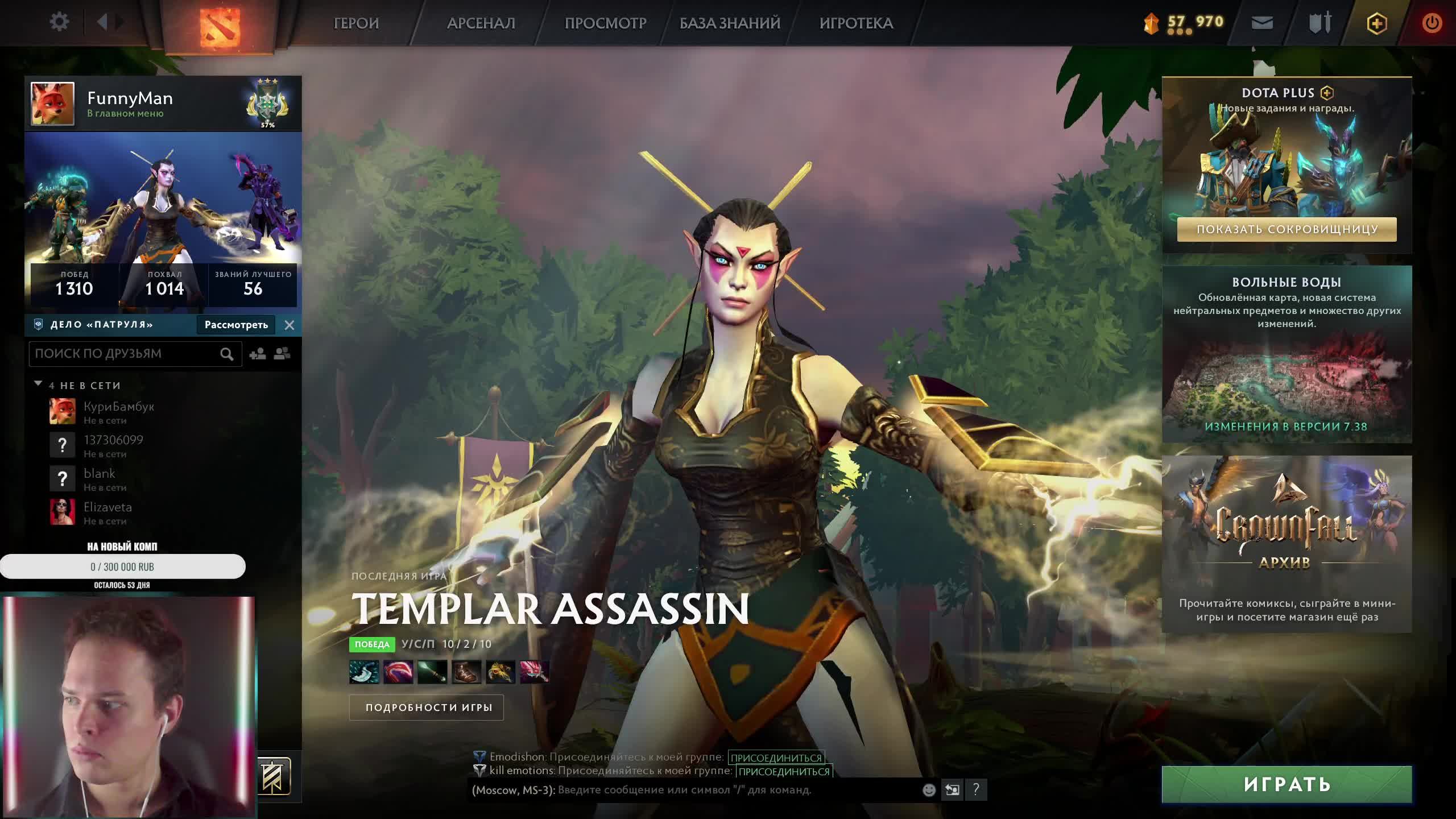The image size is (1456, 819).
Task: Open the settings gear menu
Action: (x=59, y=23)
